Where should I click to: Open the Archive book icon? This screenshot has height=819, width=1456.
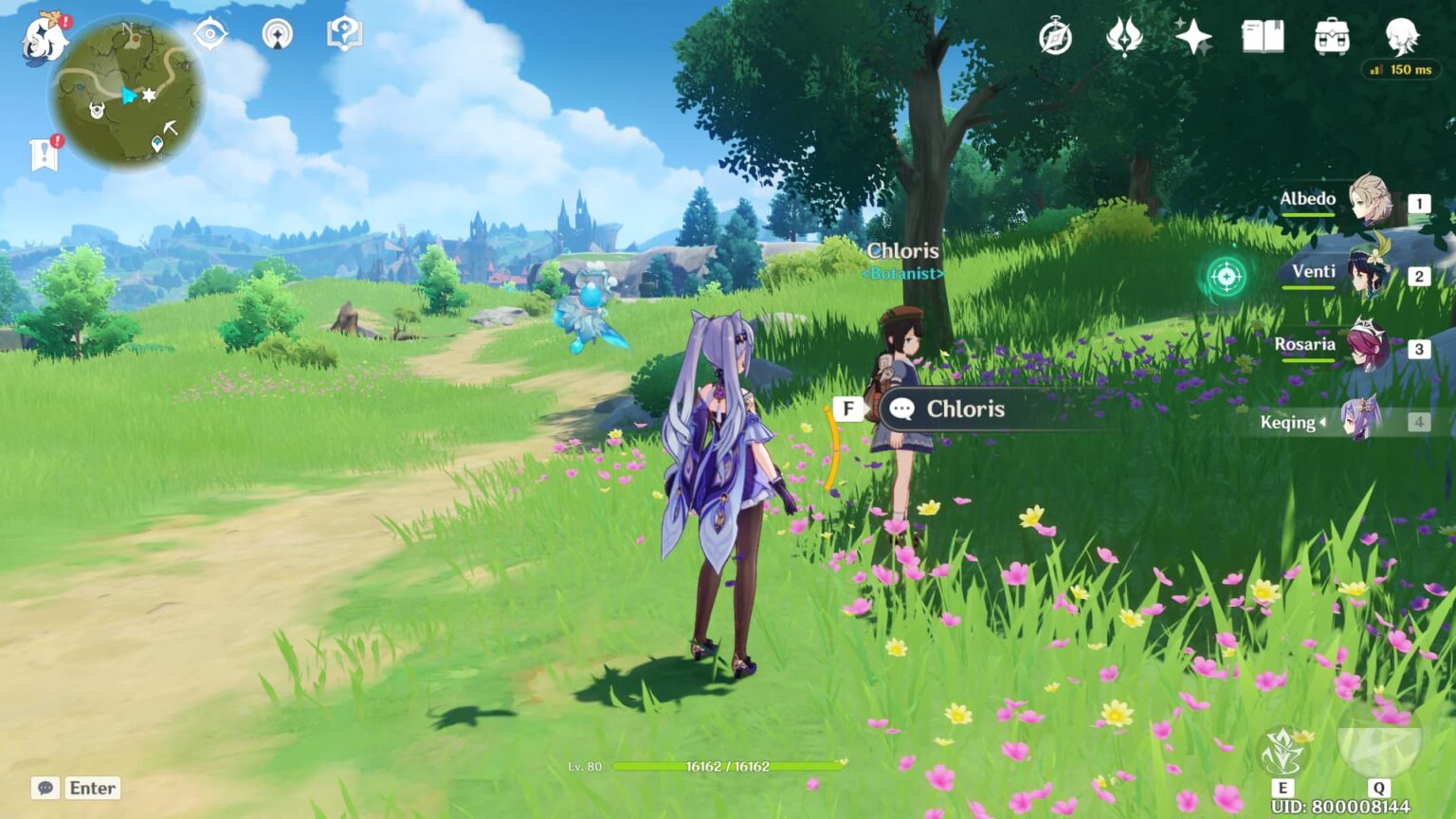1263,38
